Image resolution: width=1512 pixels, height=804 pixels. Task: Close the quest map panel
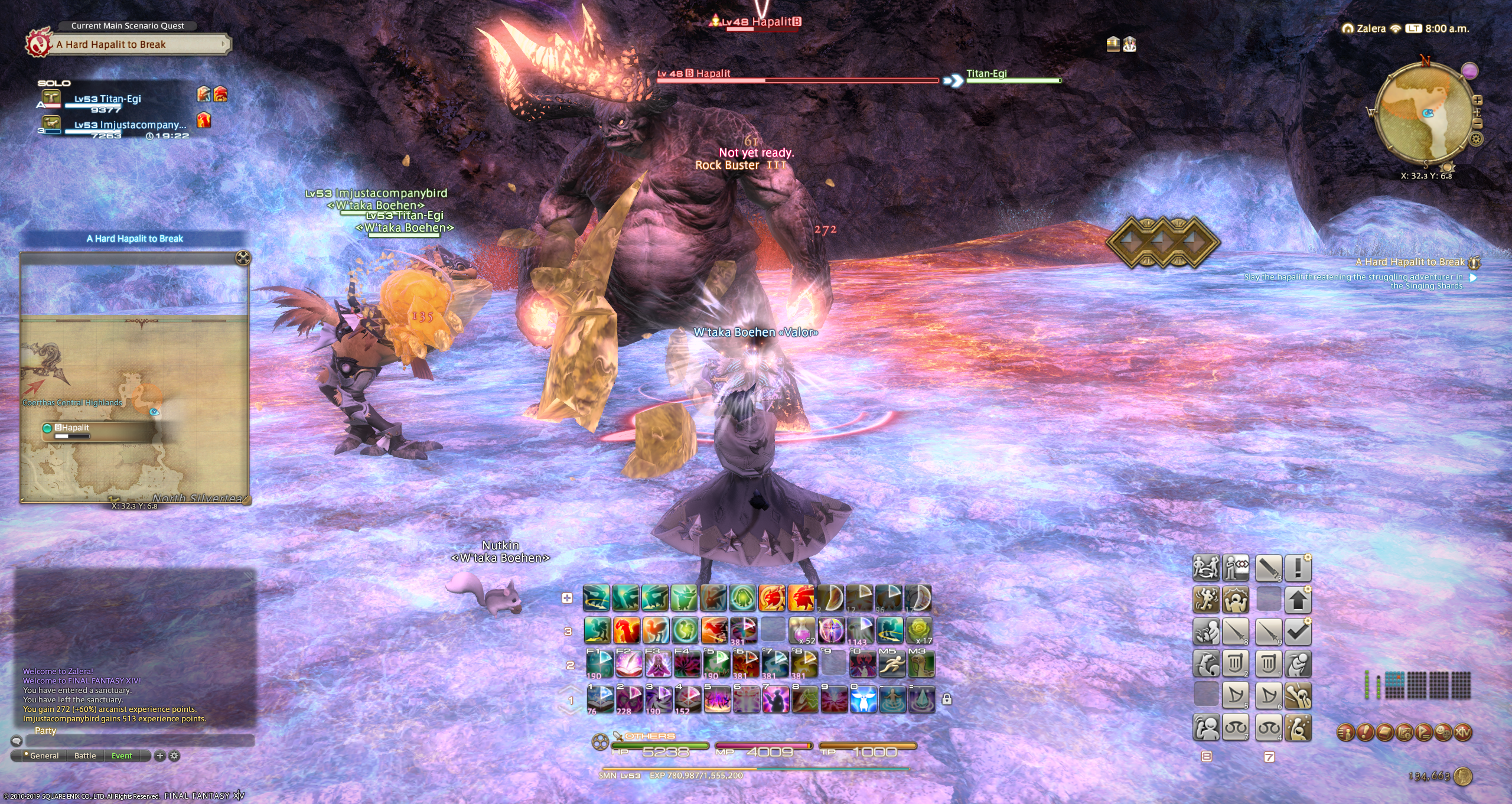[x=243, y=258]
